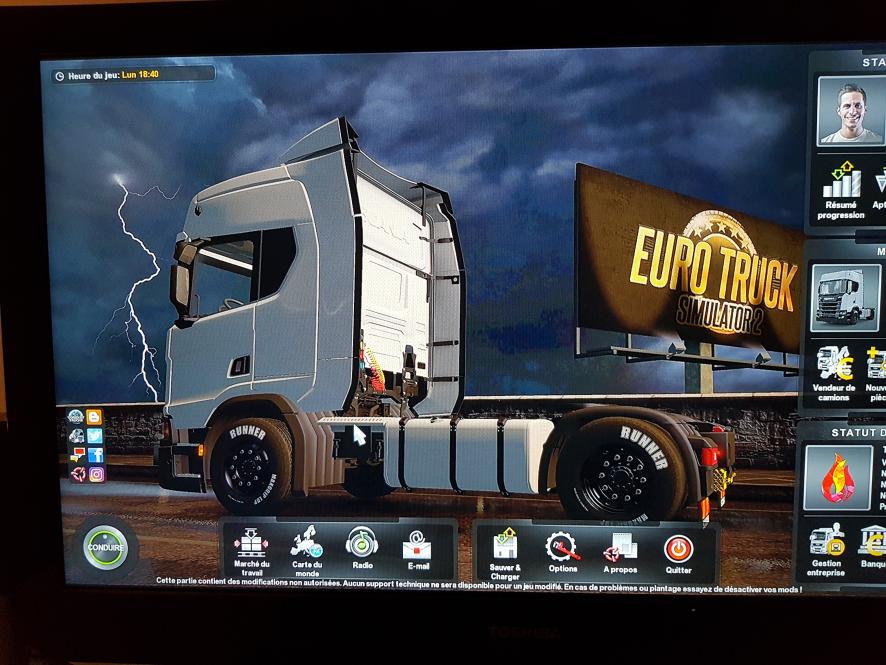Open the Facebook link icon
This screenshot has width=886, height=665.
coord(95,455)
